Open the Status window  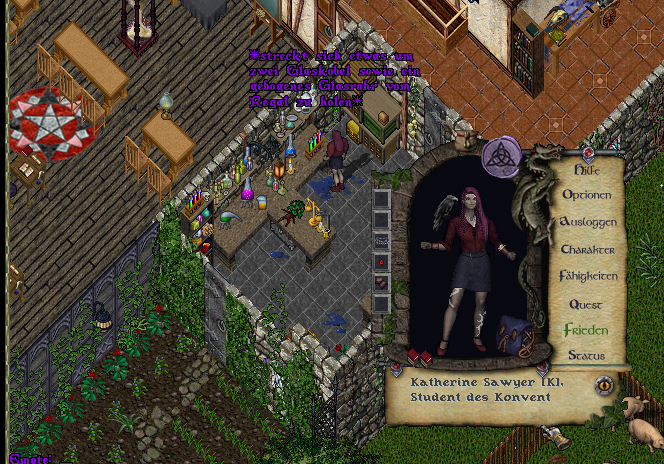point(586,355)
